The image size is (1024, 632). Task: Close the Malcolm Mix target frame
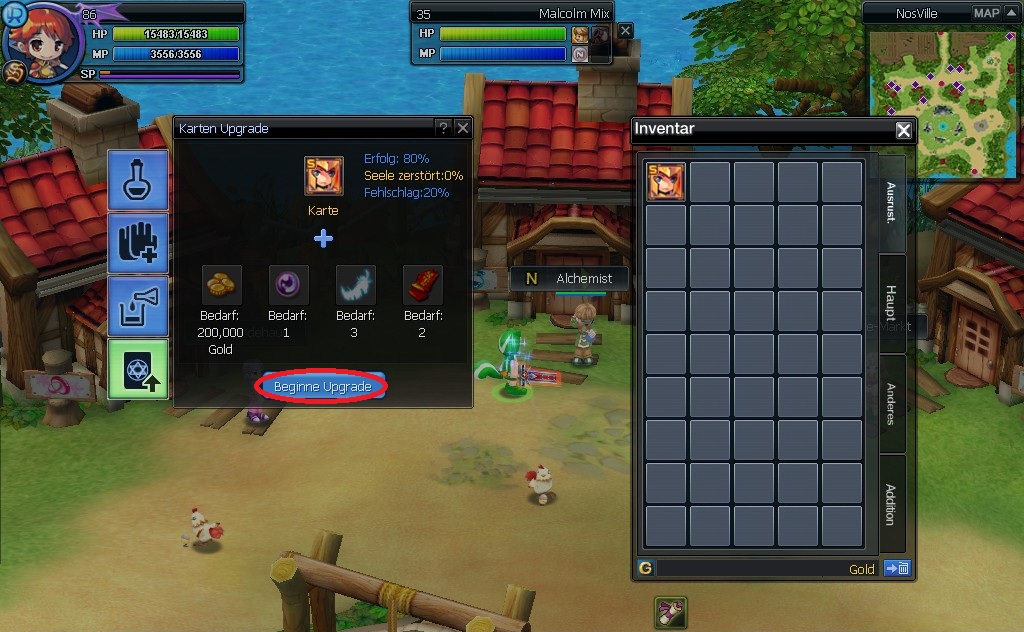click(x=625, y=31)
